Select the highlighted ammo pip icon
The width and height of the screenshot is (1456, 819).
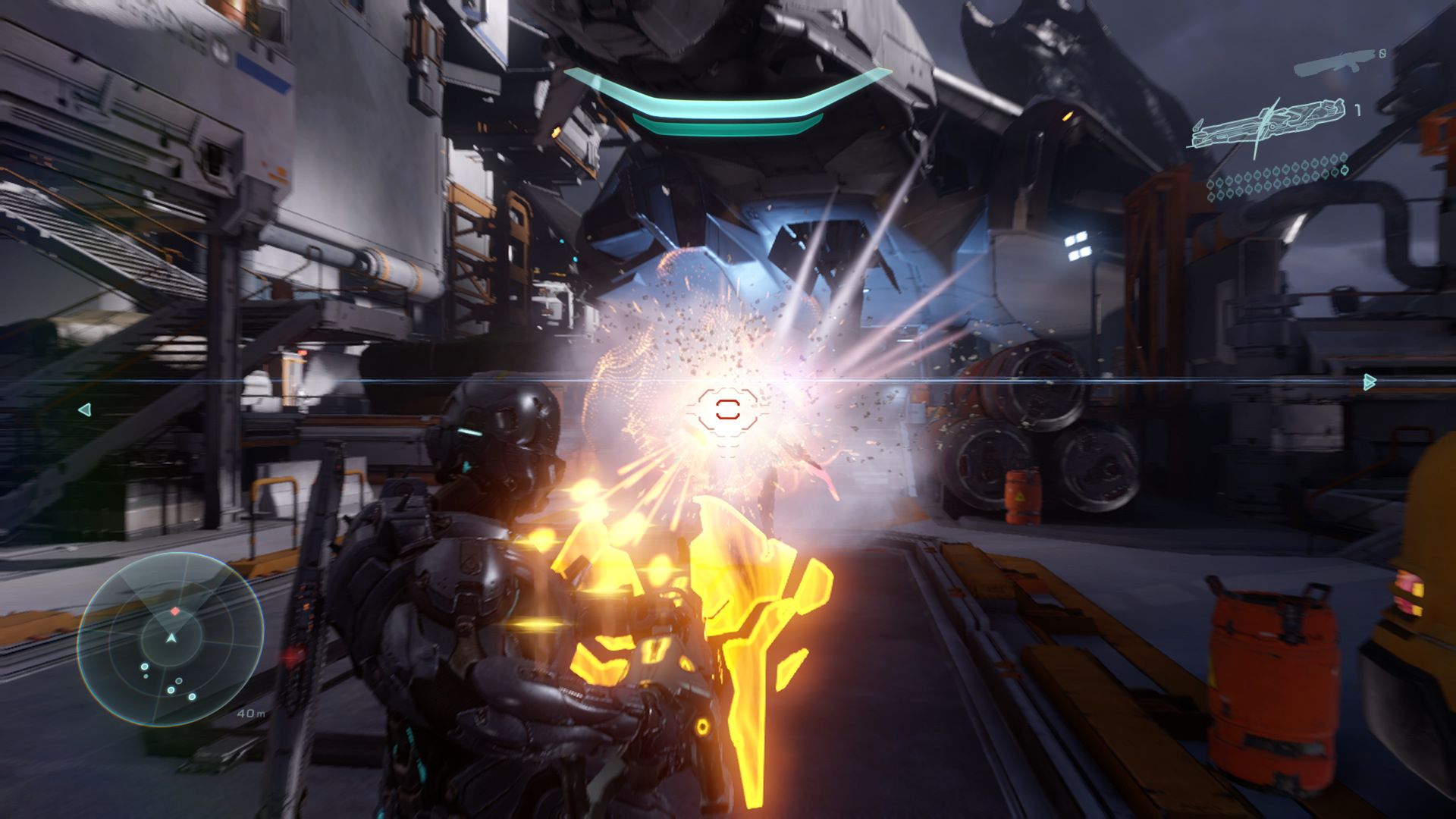pyautogui.click(x=1344, y=171)
